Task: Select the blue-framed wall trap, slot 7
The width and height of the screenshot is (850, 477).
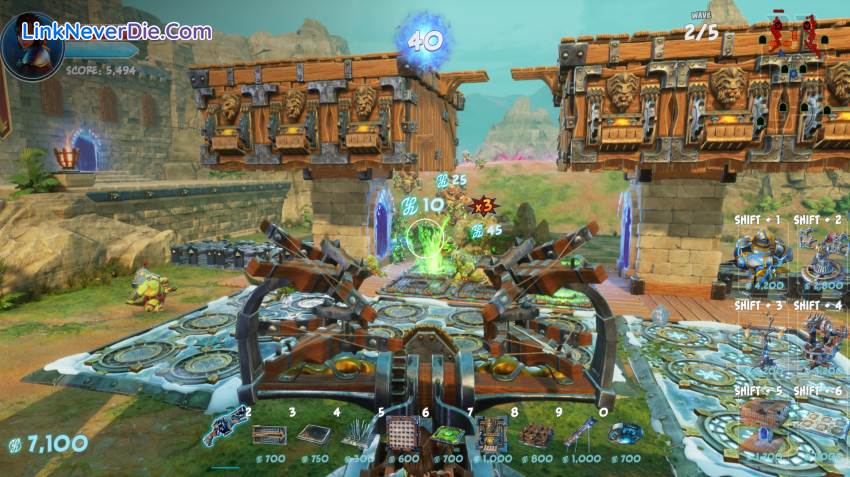Action: click(x=491, y=434)
